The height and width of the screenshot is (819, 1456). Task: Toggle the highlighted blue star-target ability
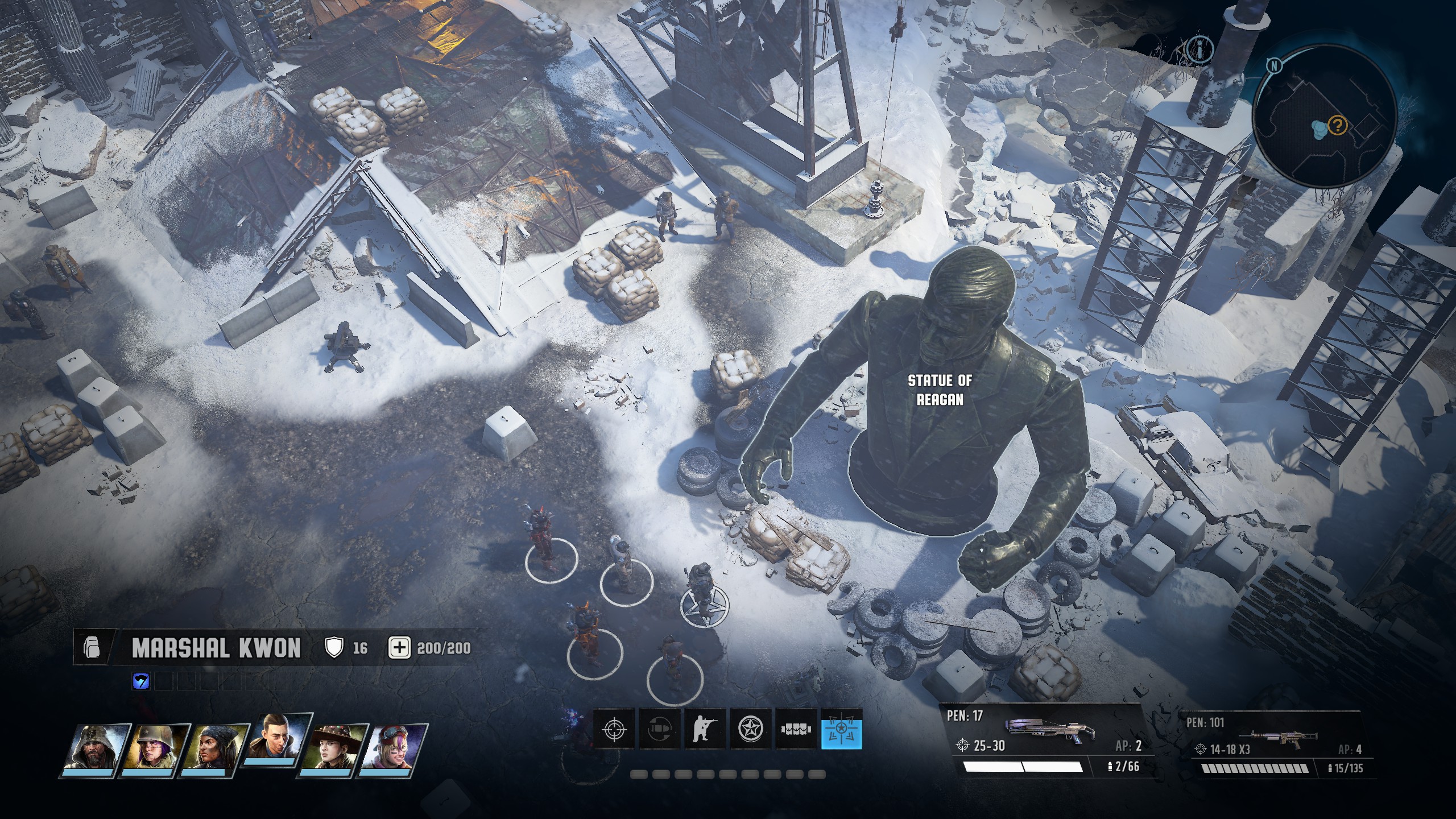[842, 729]
